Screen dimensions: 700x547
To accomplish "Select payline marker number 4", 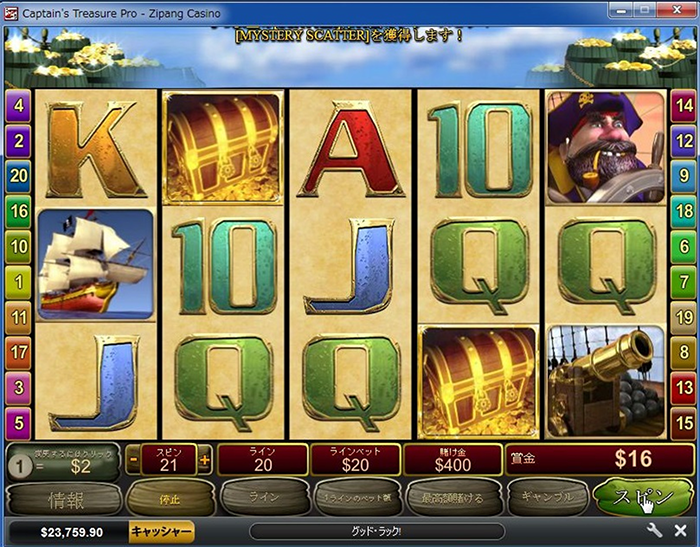I will pos(17,104).
